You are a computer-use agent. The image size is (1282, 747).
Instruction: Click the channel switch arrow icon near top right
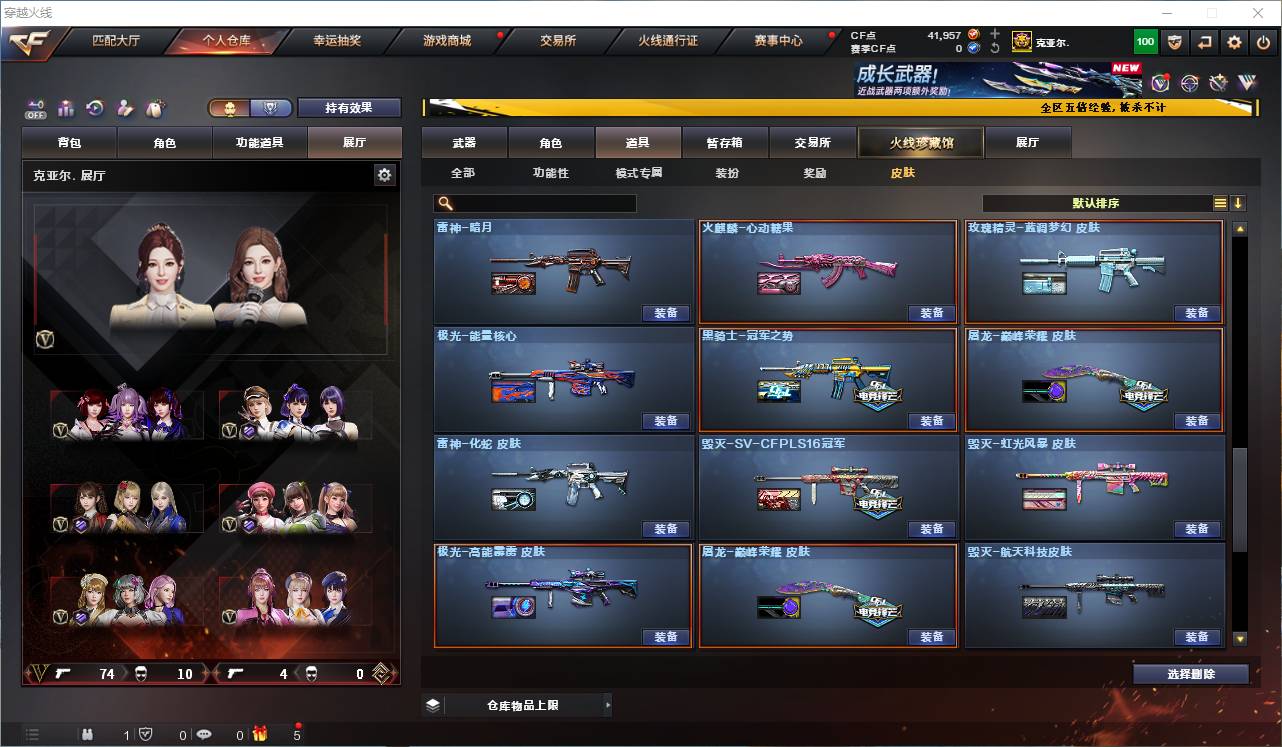(x=1203, y=41)
